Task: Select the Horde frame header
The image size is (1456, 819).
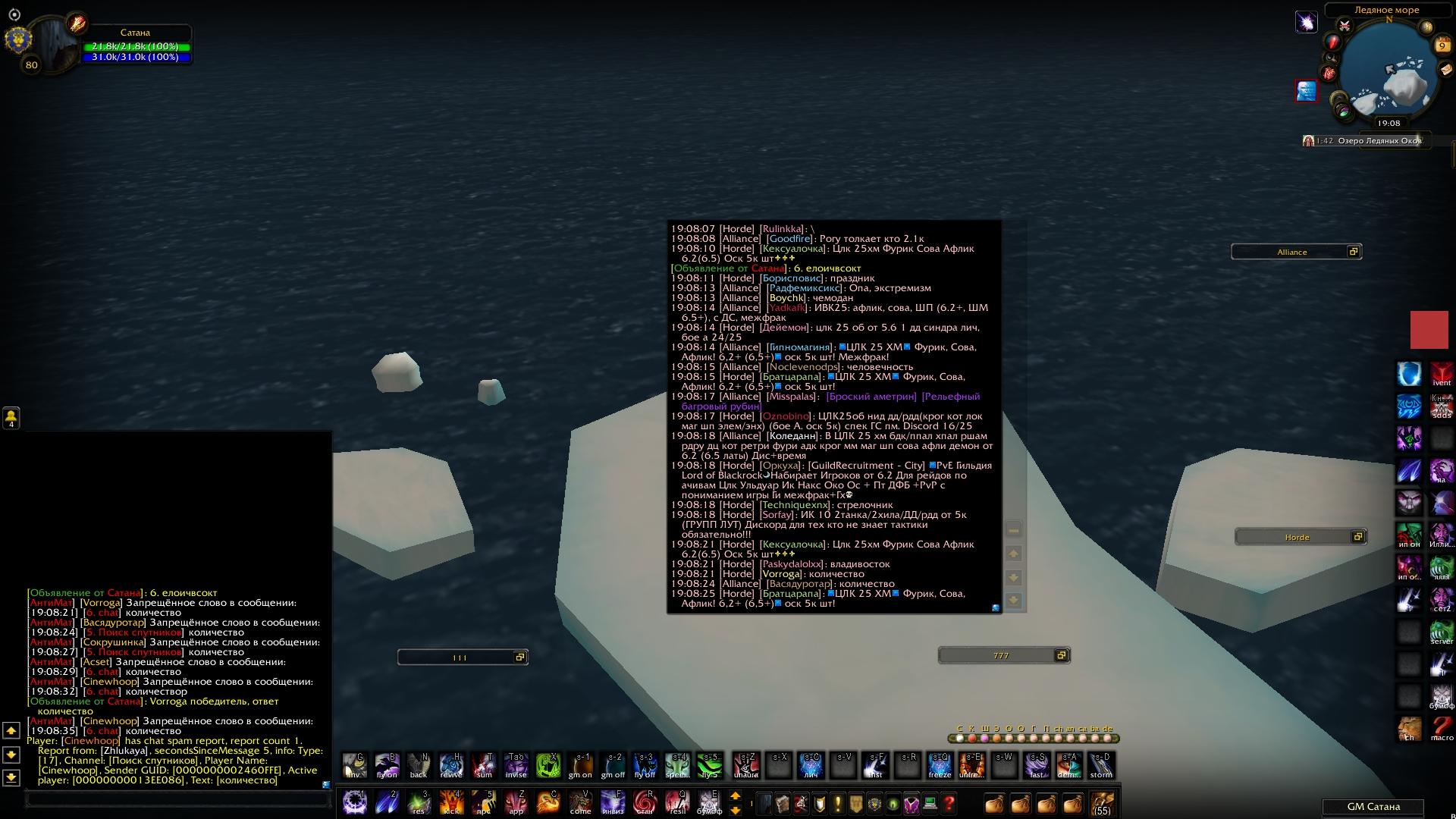Action: pyautogui.click(x=1297, y=537)
